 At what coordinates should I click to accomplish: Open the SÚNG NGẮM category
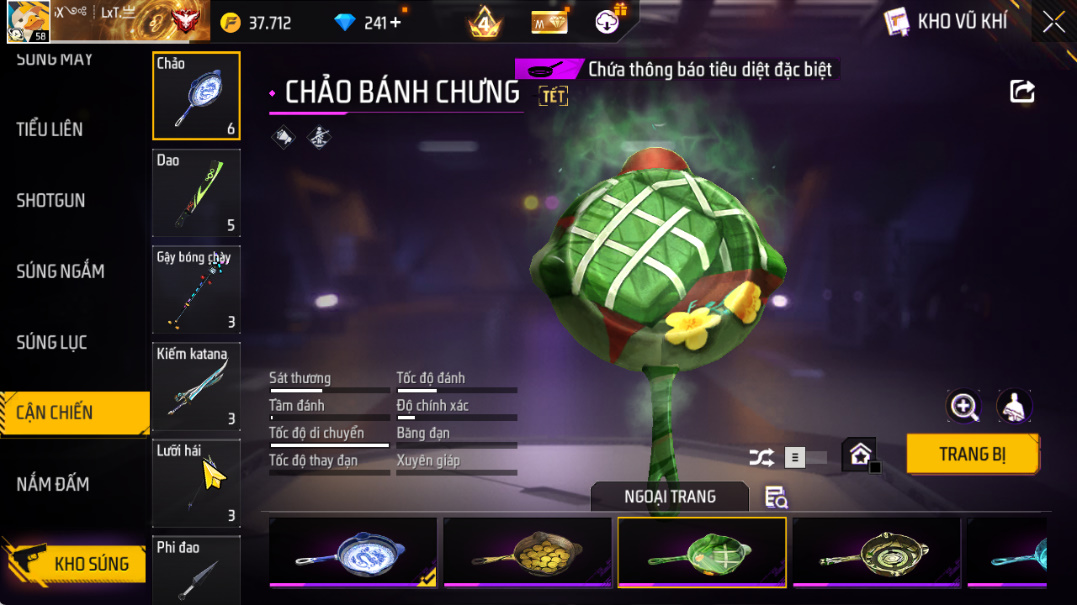(60, 271)
